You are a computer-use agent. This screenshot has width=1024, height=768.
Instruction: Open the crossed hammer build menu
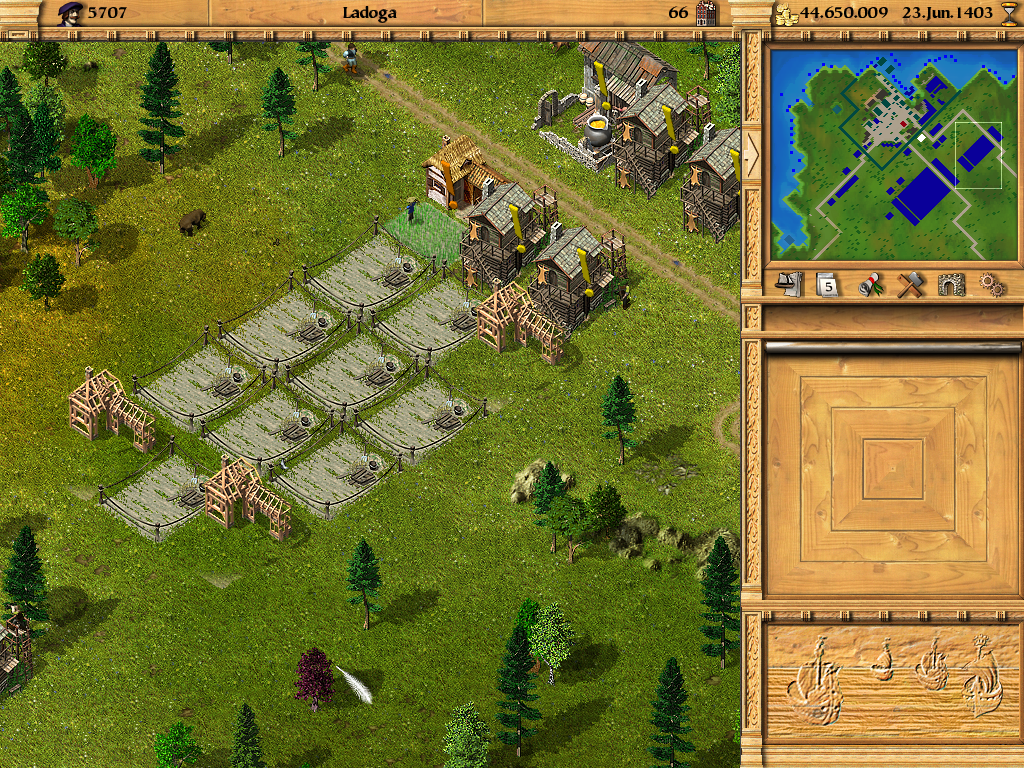pos(909,285)
